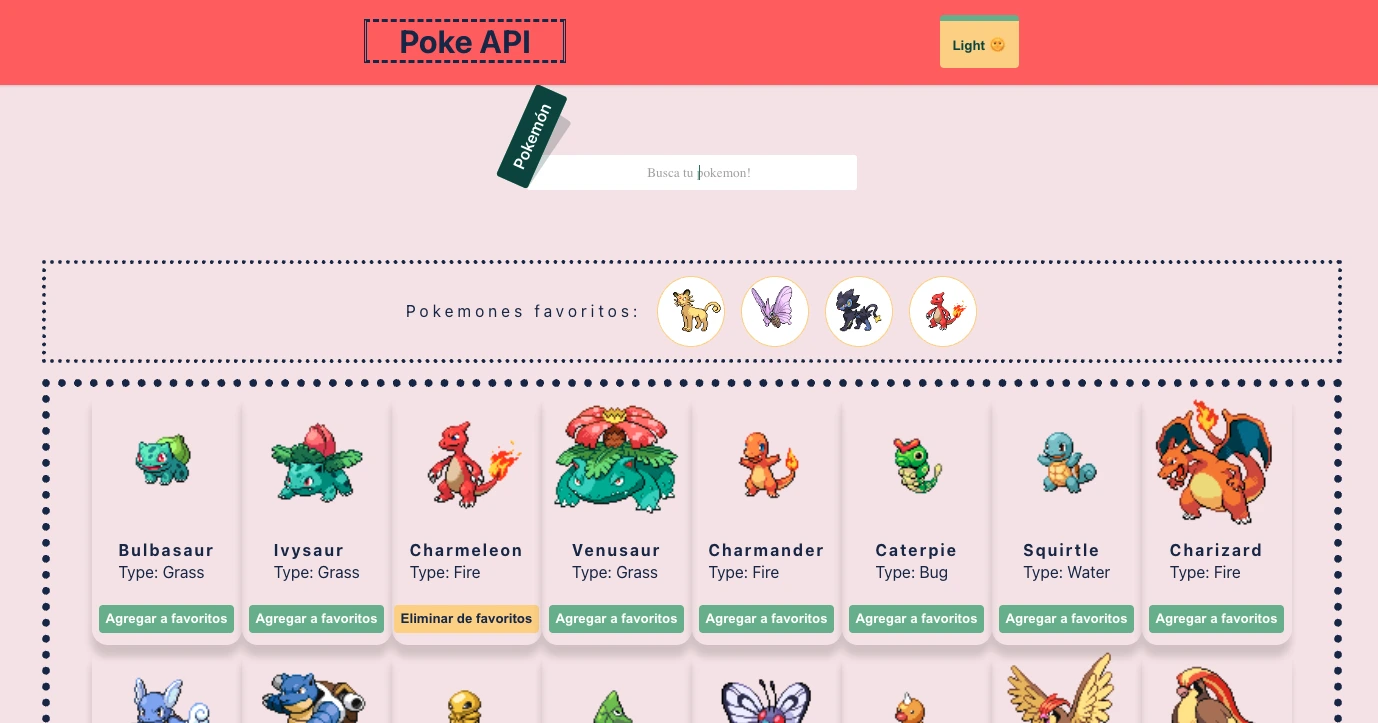Viewport: 1378px width, 723px height.
Task: Click the Blastoise sprite
Action: coord(316,700)
